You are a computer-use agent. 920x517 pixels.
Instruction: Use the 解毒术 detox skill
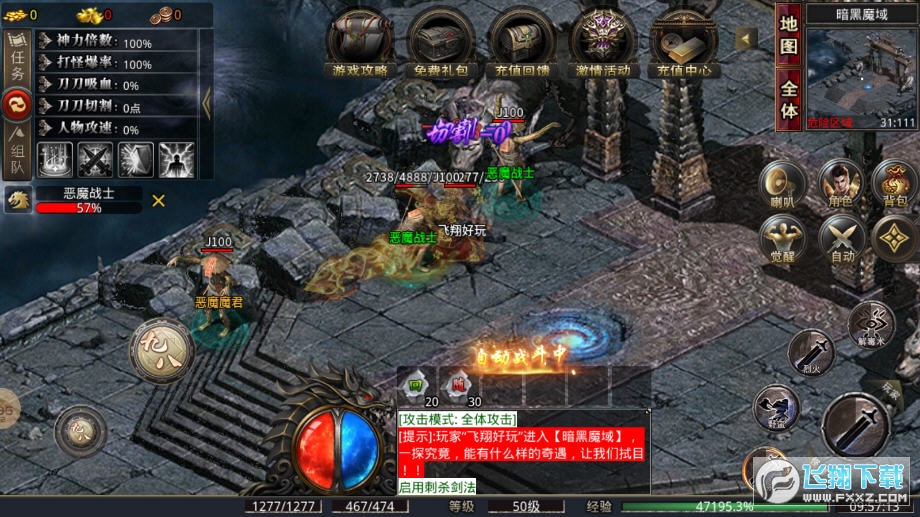(x=871, y=325)
